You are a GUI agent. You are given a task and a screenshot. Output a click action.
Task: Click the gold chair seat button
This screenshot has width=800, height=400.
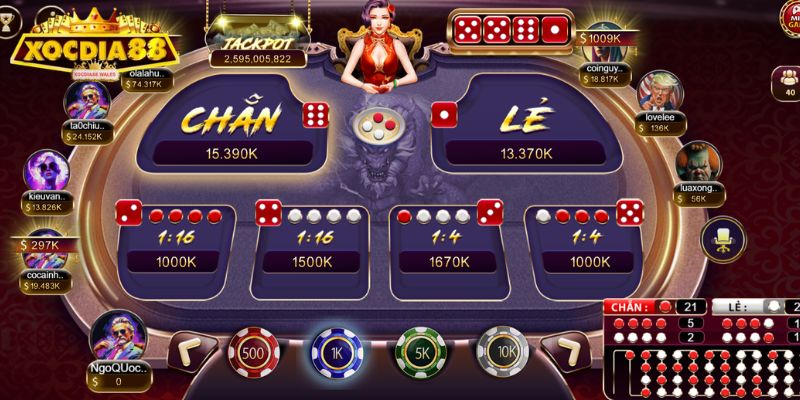coord(718,238)
